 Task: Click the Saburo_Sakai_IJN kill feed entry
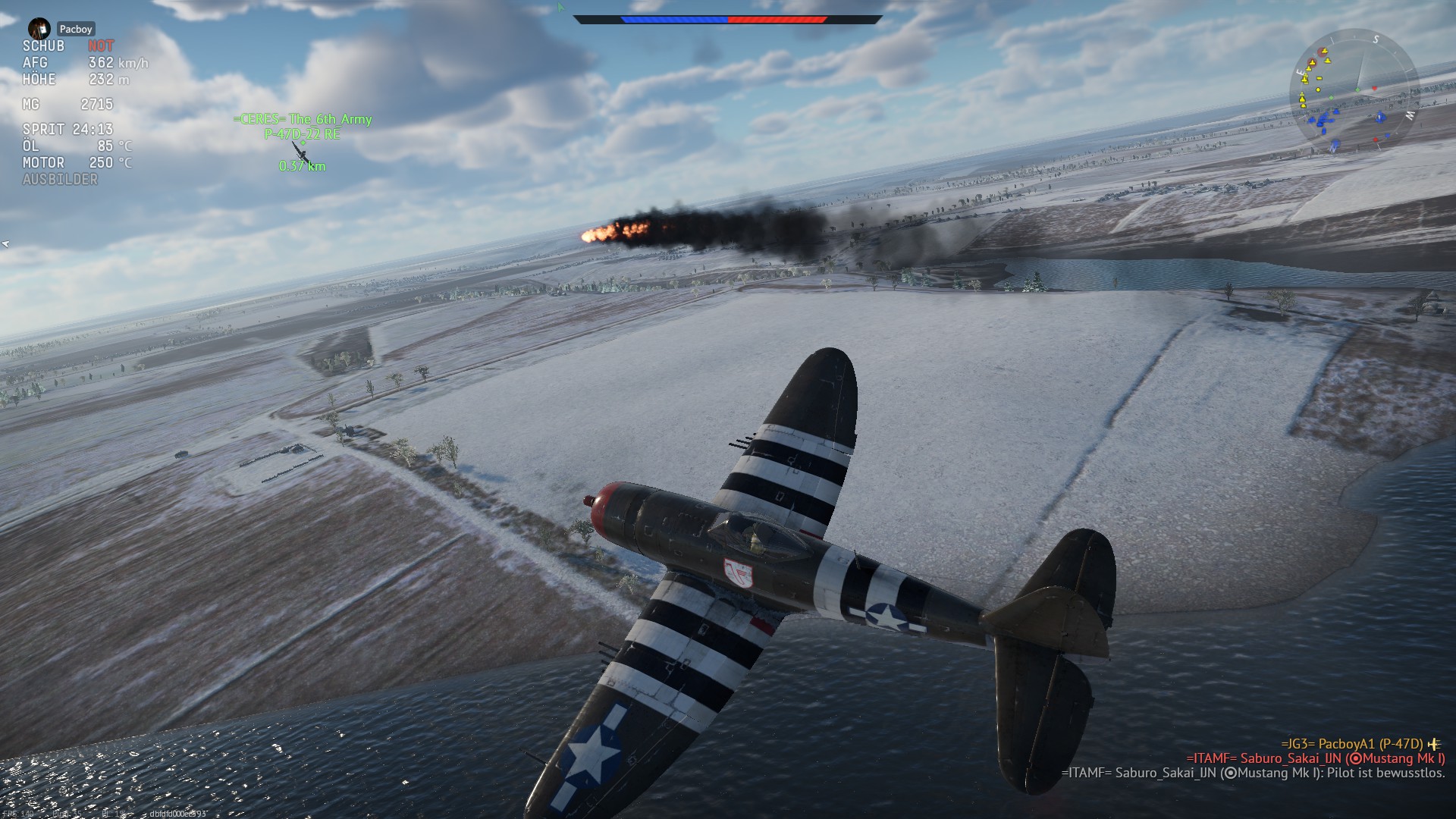click(x=1315, y=758)
